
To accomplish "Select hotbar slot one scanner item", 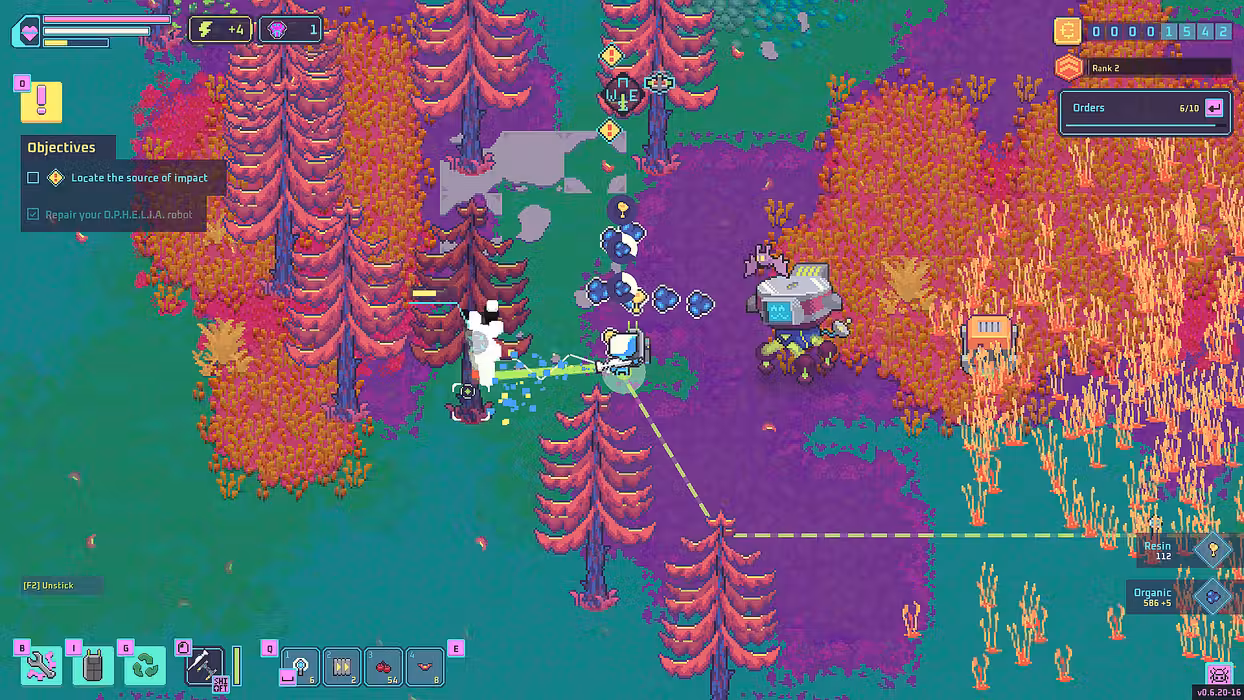I will pyautogui.click(x=301, y=666).
